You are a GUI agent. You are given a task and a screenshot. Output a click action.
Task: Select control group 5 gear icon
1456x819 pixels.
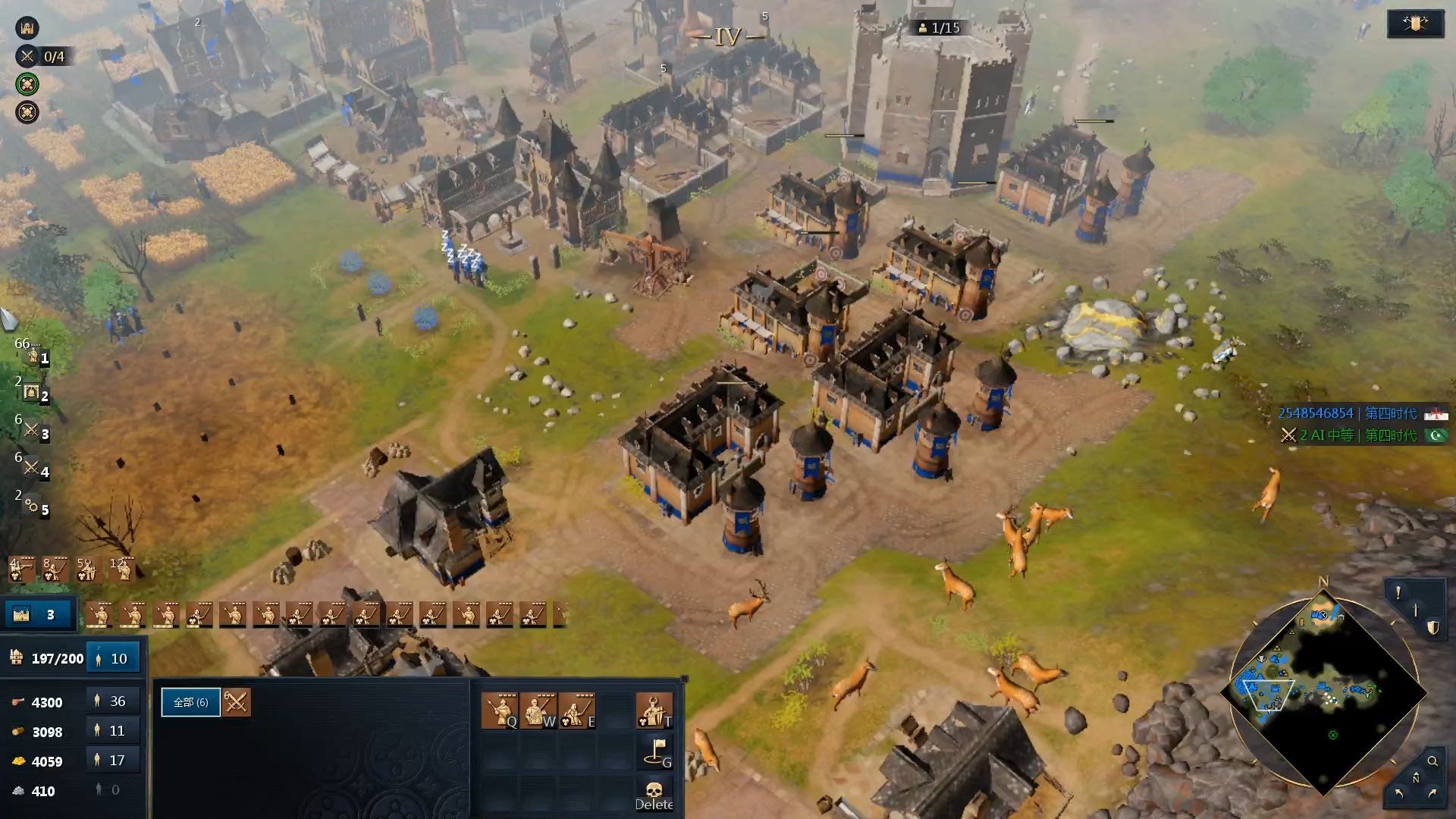coord(32,506)
